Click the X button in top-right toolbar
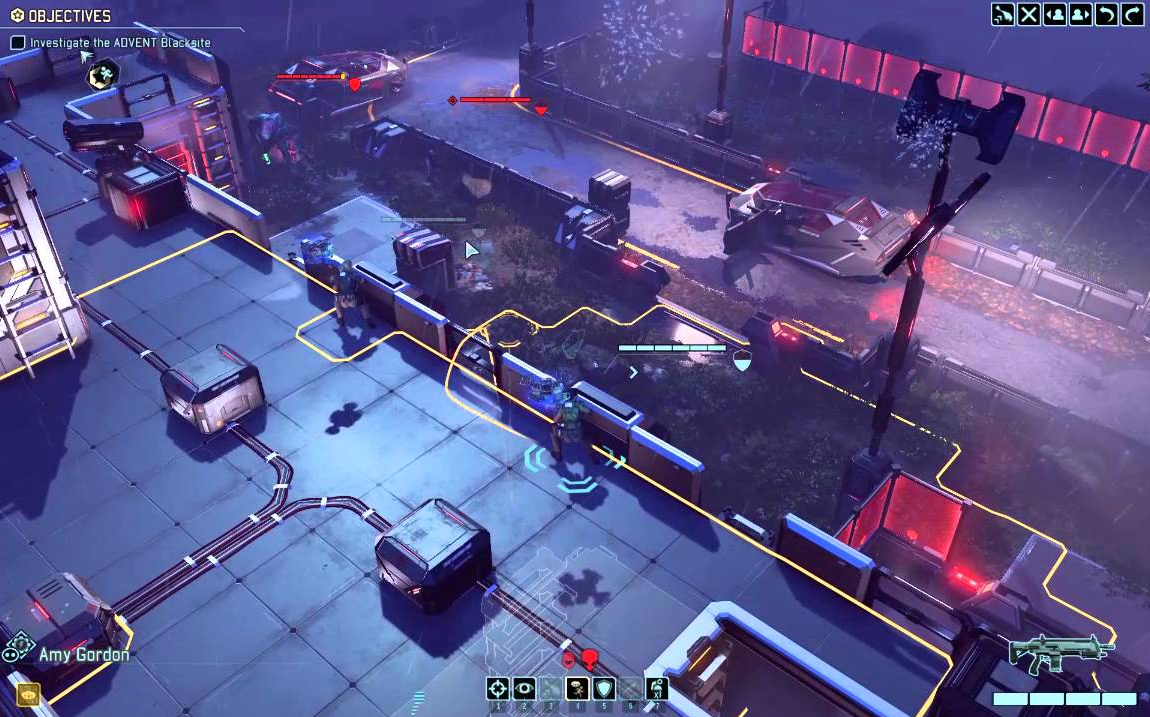Image resolution: width=1150 pixels, height=717 pixels. (x=1029, y=14)
